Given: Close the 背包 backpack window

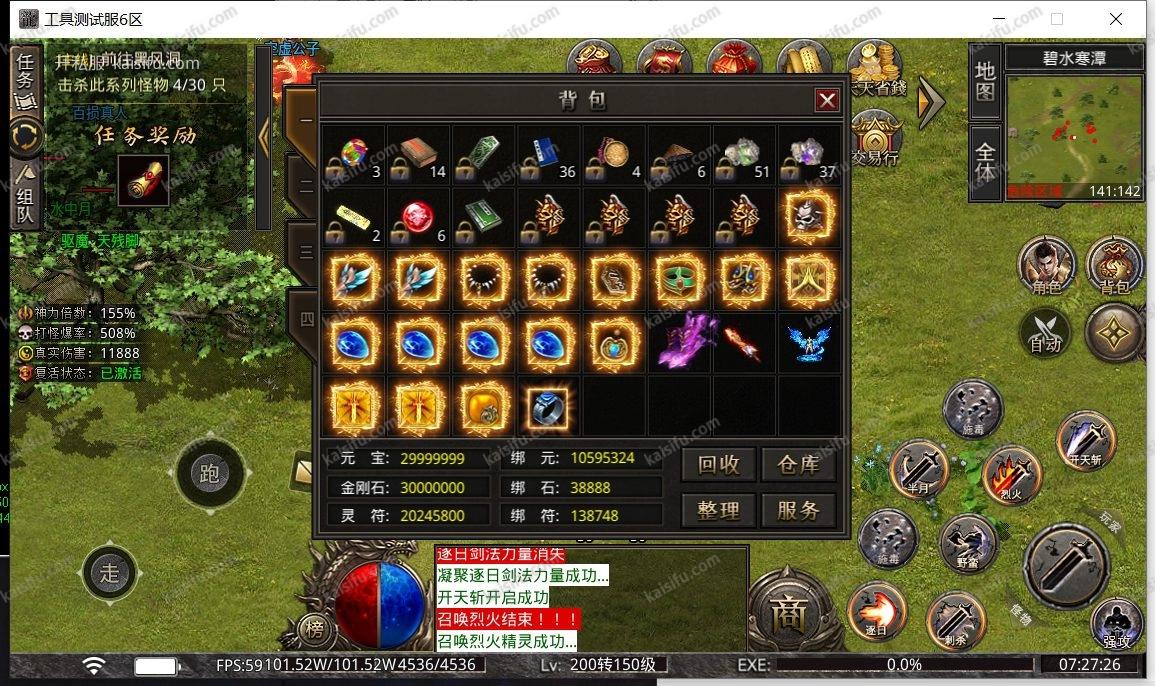Looking at the screenshot, I should click(x=826, y=100).
